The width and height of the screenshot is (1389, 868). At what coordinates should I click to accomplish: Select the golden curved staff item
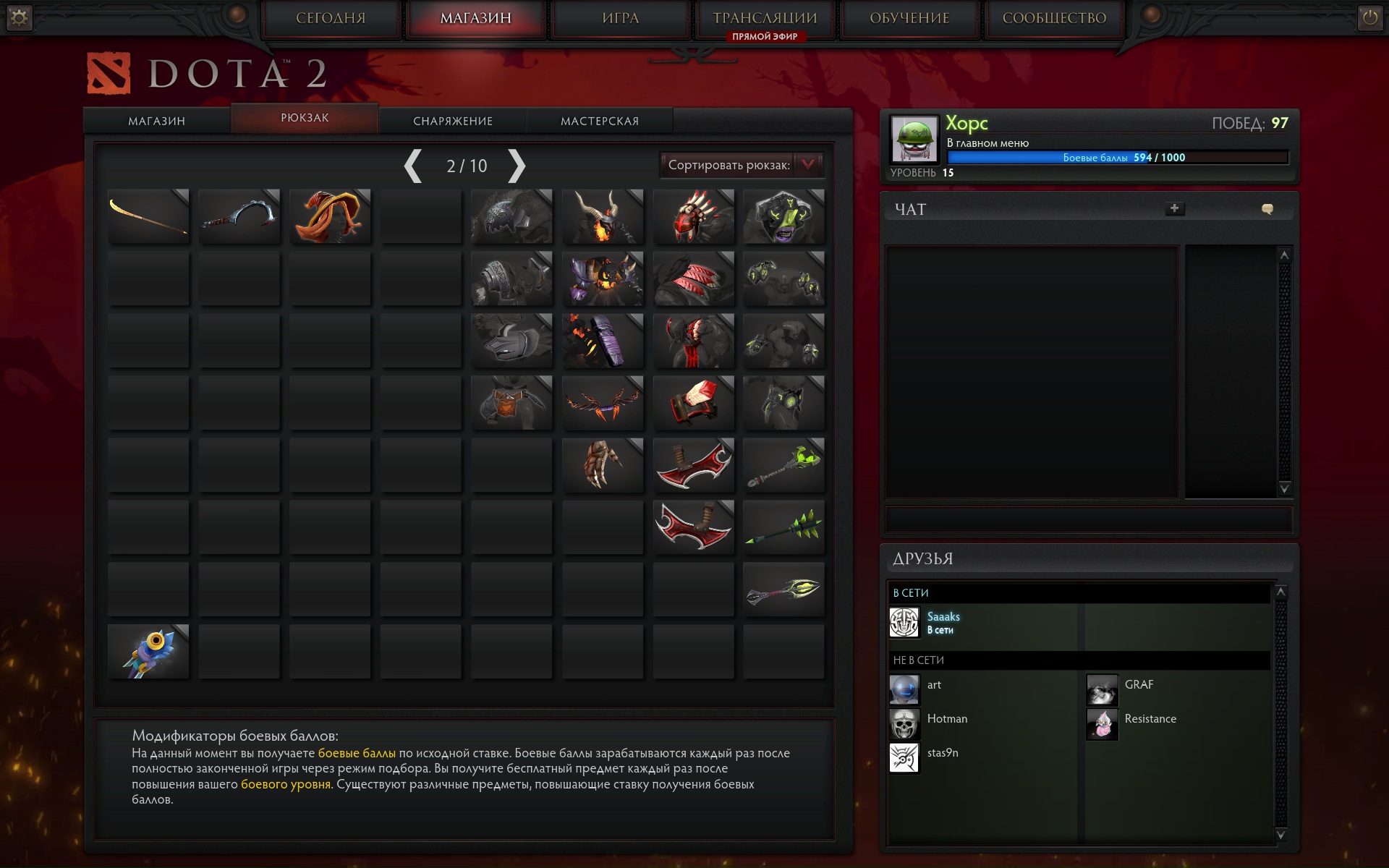click(148, 216)
